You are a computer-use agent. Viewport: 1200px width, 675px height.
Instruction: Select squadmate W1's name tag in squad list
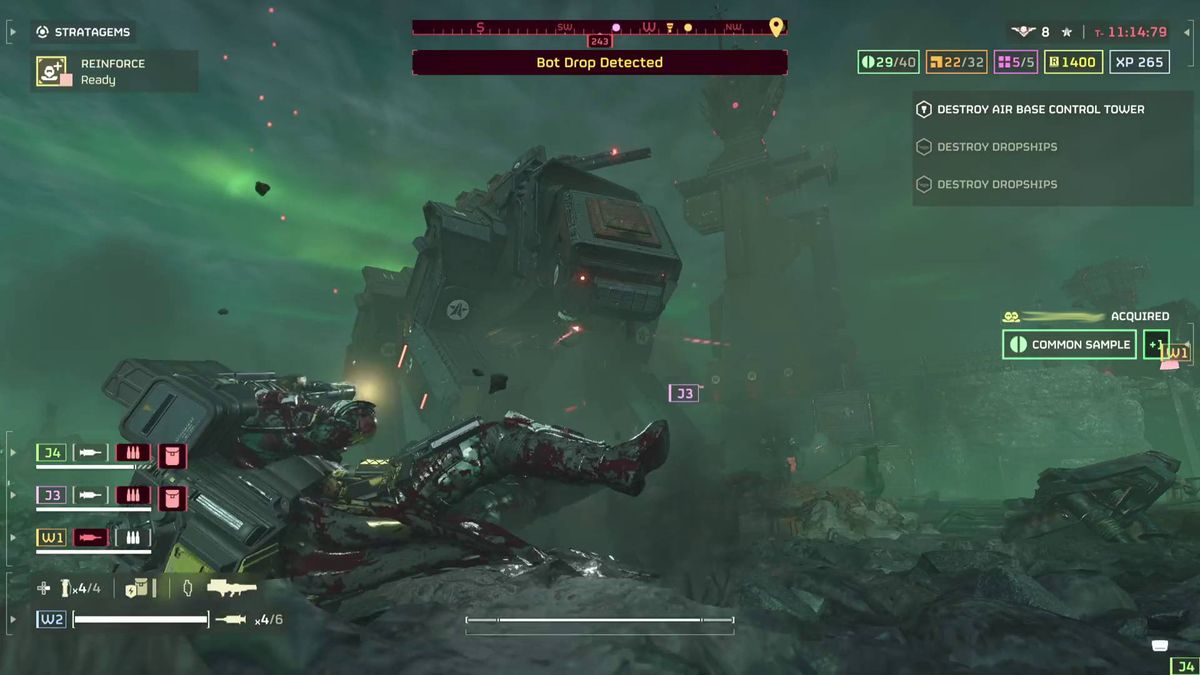tap(53, 537)
